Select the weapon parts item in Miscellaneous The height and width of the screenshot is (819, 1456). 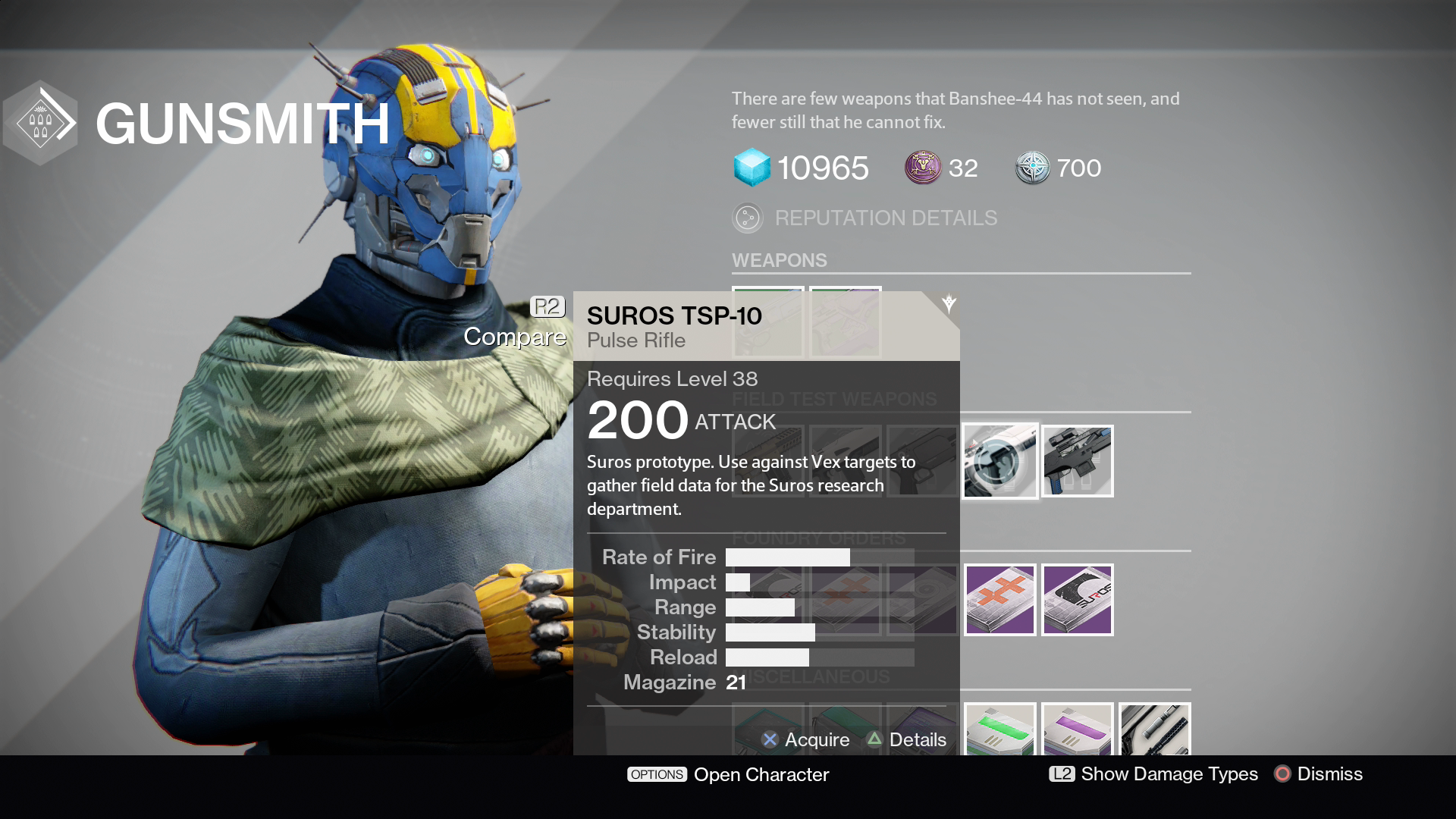(1155, 730)
